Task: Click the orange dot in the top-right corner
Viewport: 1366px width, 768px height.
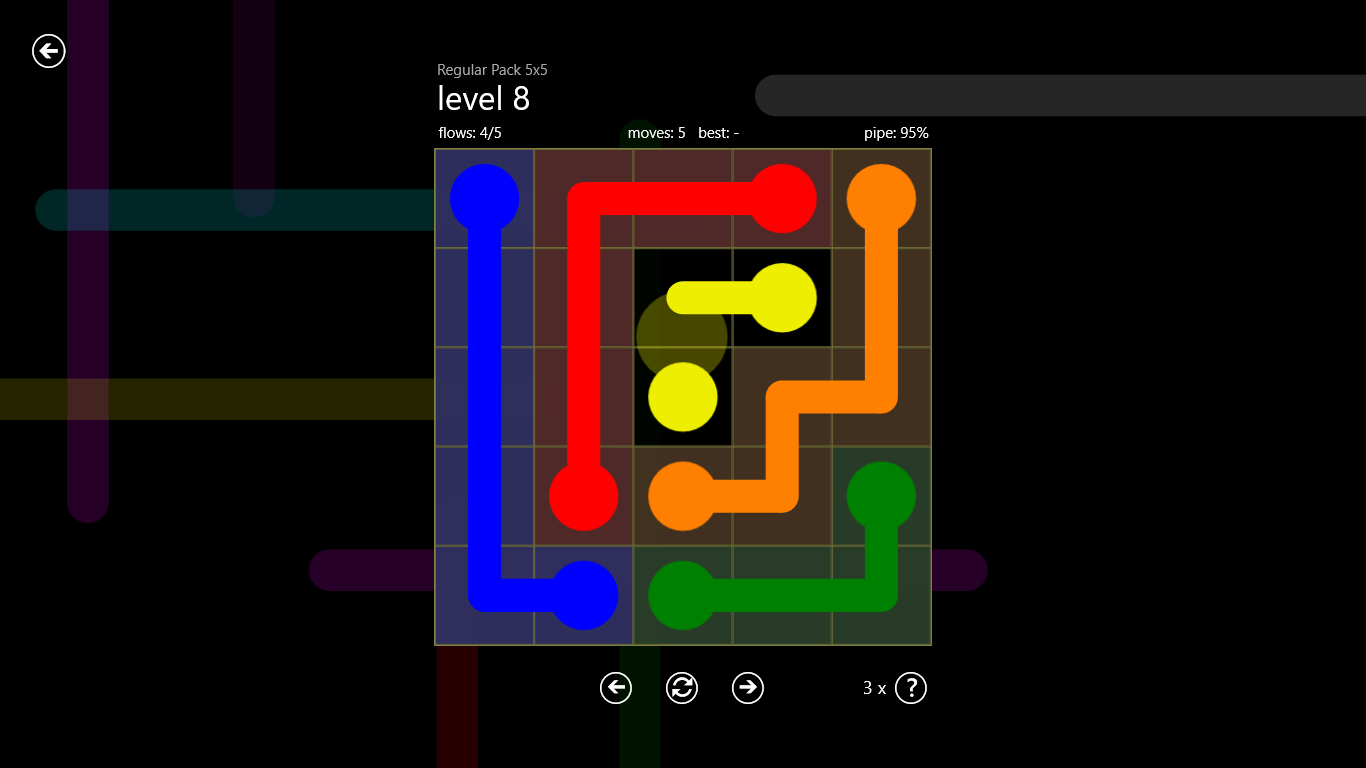Action: (x=881, y=199)
